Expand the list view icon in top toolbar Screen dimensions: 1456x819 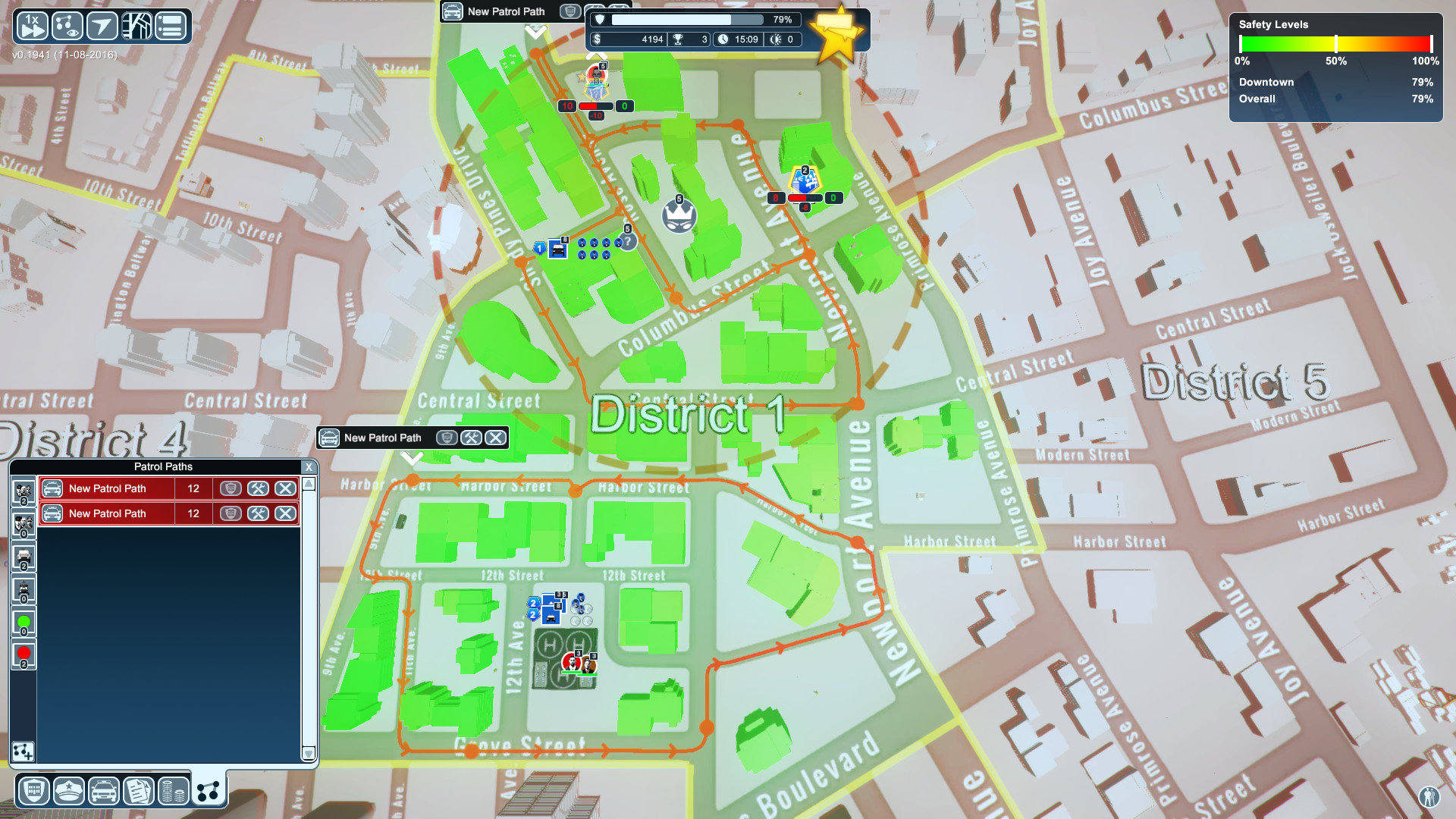pyautogui.click(x=171, y=25)
